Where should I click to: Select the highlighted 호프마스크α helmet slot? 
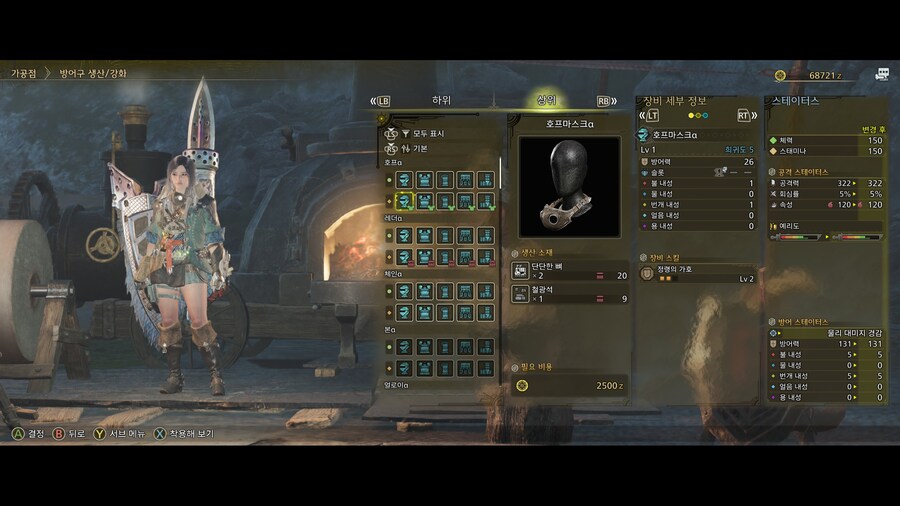(x=404, y=201)
